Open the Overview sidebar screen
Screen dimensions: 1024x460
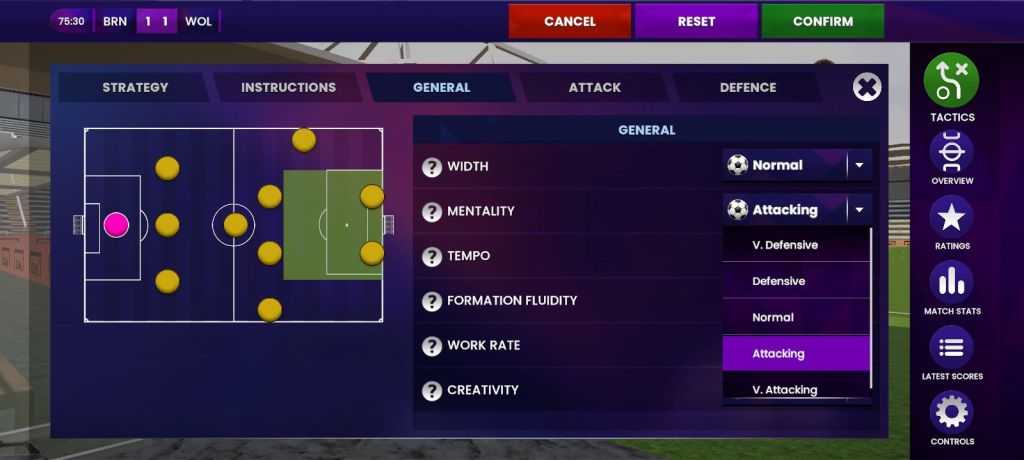click(951, 155)
